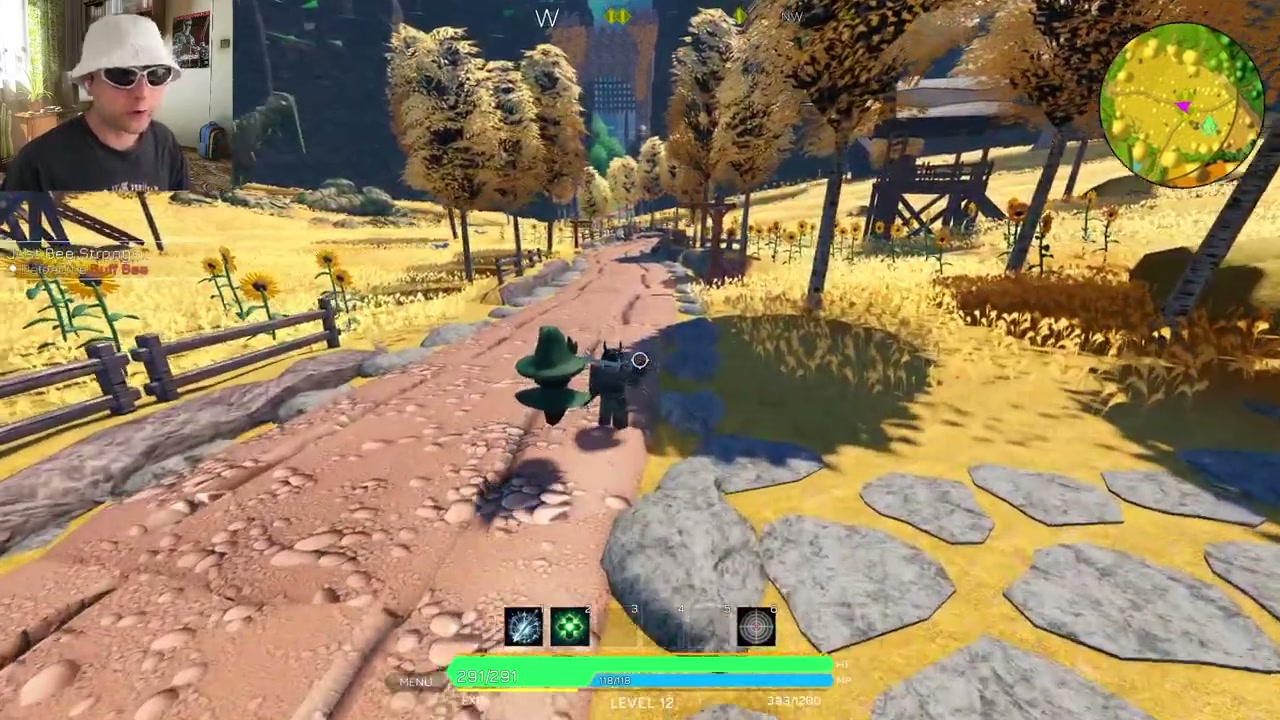Open the MENU at the bottom left
Image resolution: width=1280 pixels, height=720 pixels.
coord(415,681)
